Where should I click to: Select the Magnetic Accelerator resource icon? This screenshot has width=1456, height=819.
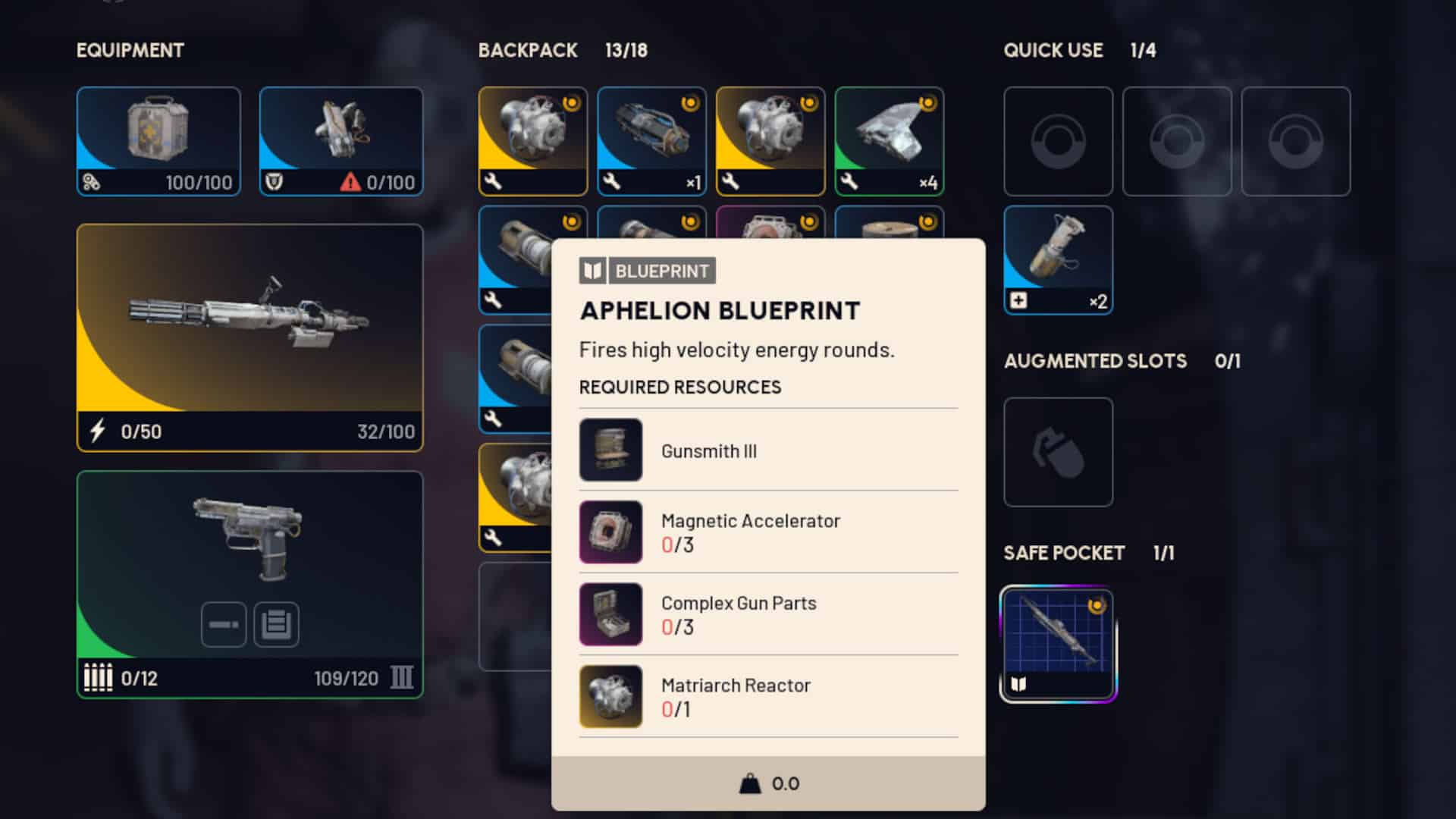click(x=611, y=532)
